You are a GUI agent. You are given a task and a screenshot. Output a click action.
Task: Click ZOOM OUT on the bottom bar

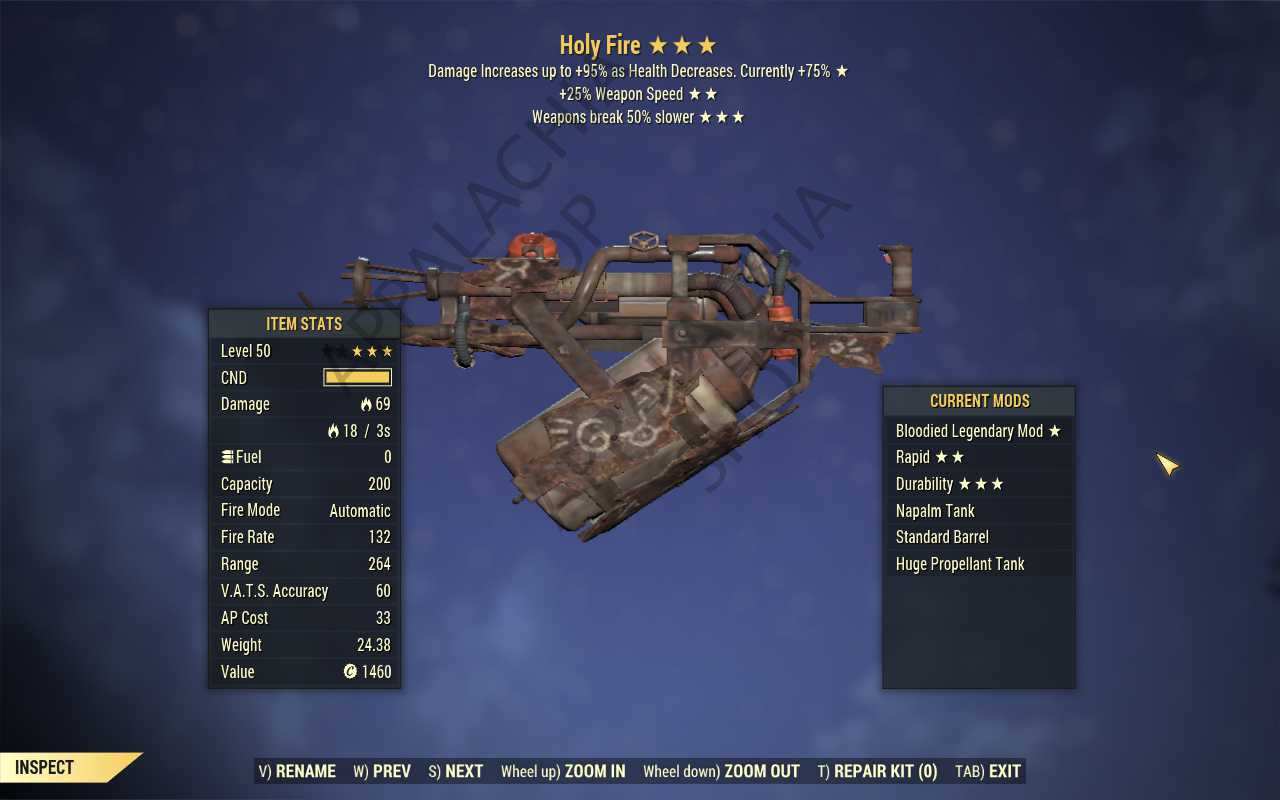click(x=721, y=771)
